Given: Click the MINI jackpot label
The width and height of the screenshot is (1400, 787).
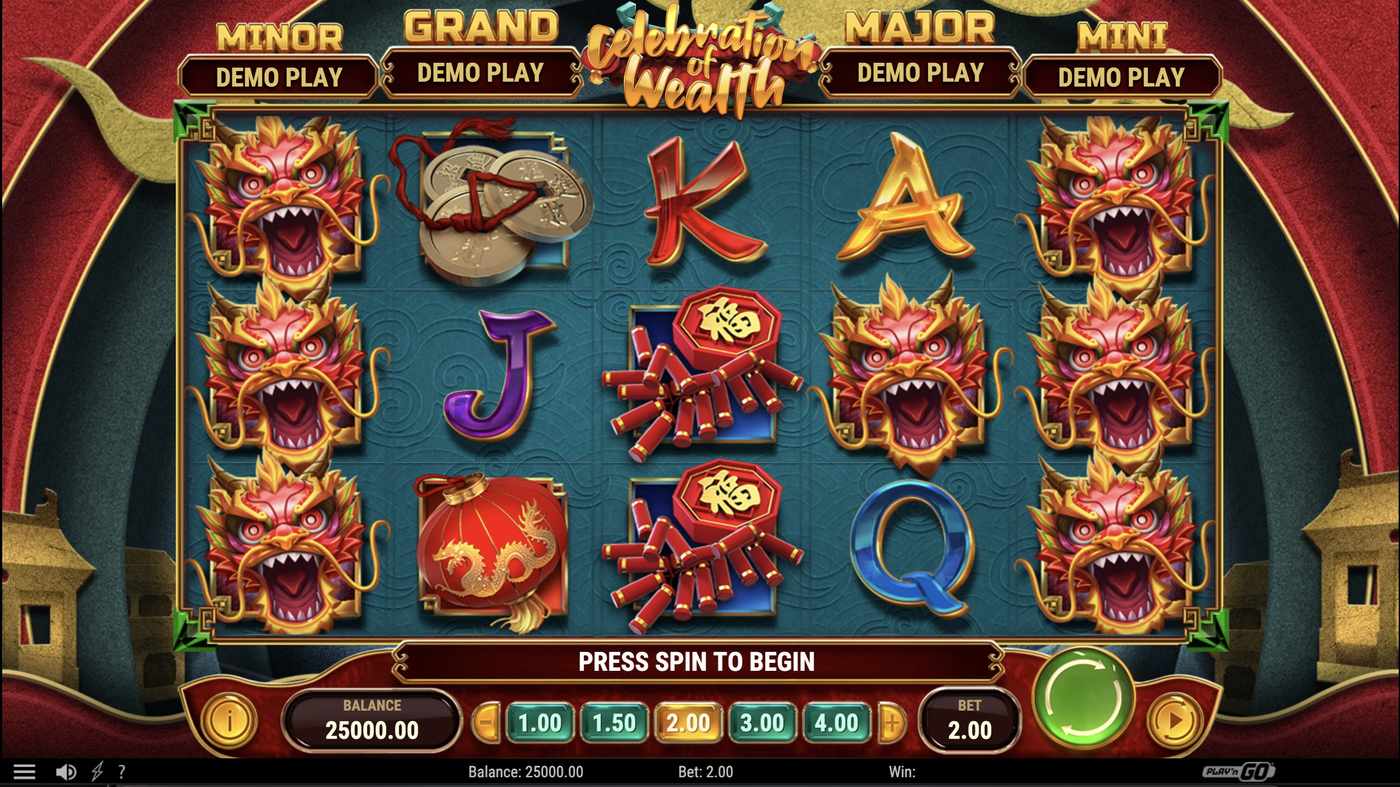Looking at the screenshot, I should click(x=1124, y=36).
